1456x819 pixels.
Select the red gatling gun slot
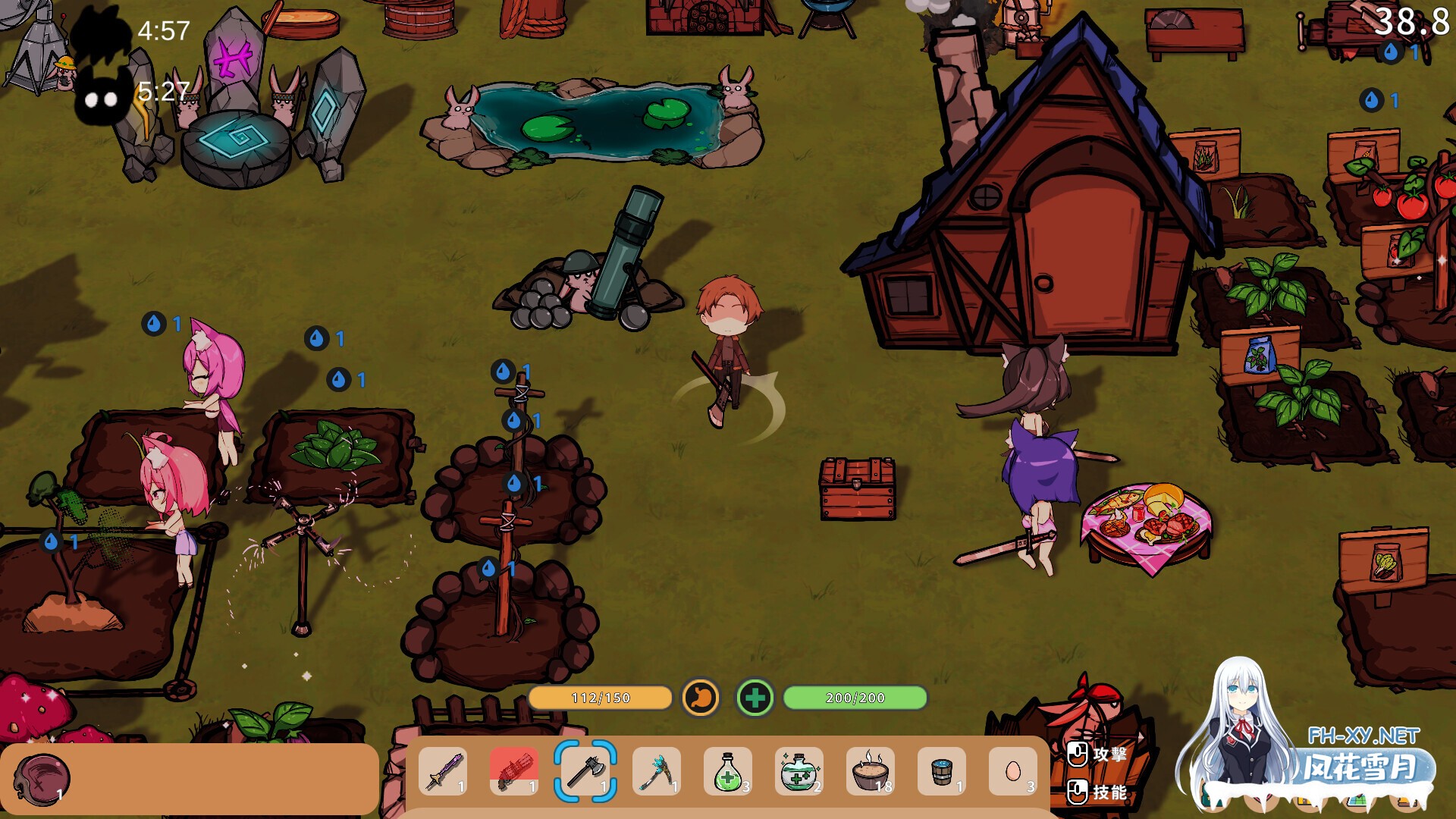514,771
